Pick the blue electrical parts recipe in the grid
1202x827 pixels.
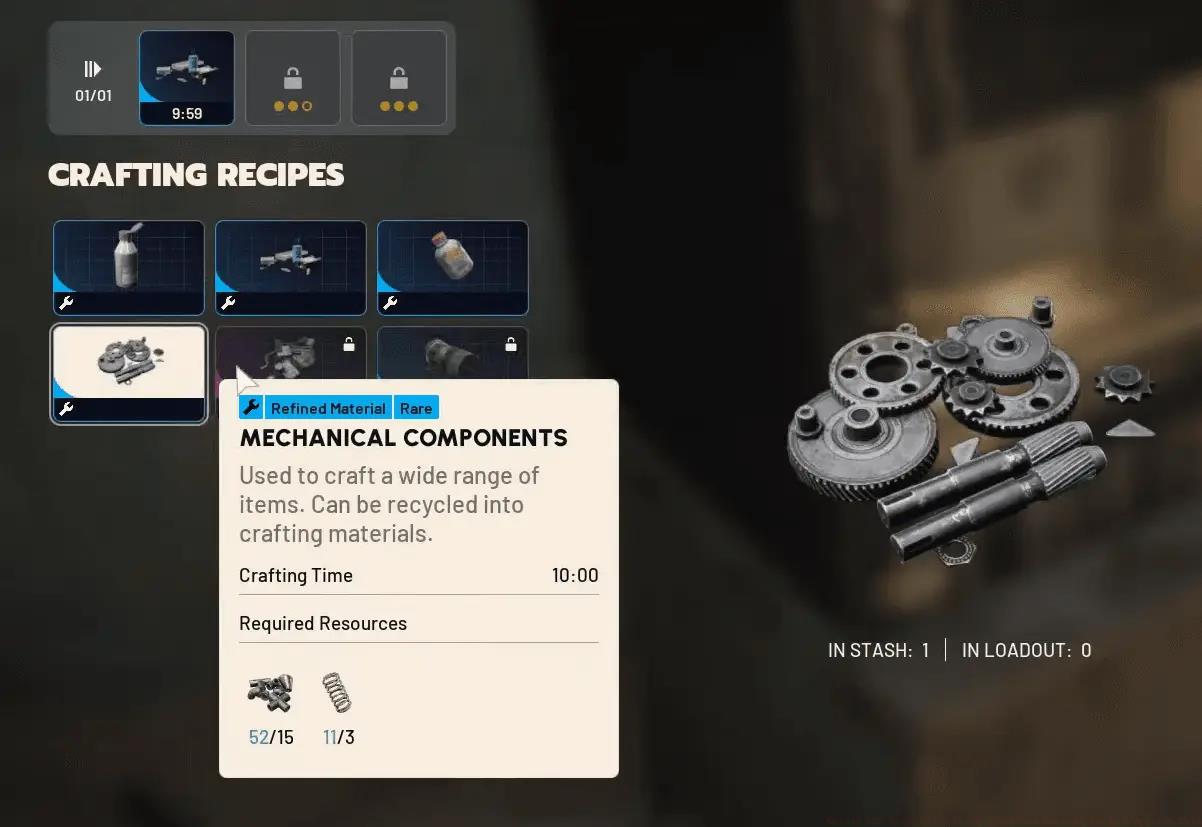click(291, 267)
